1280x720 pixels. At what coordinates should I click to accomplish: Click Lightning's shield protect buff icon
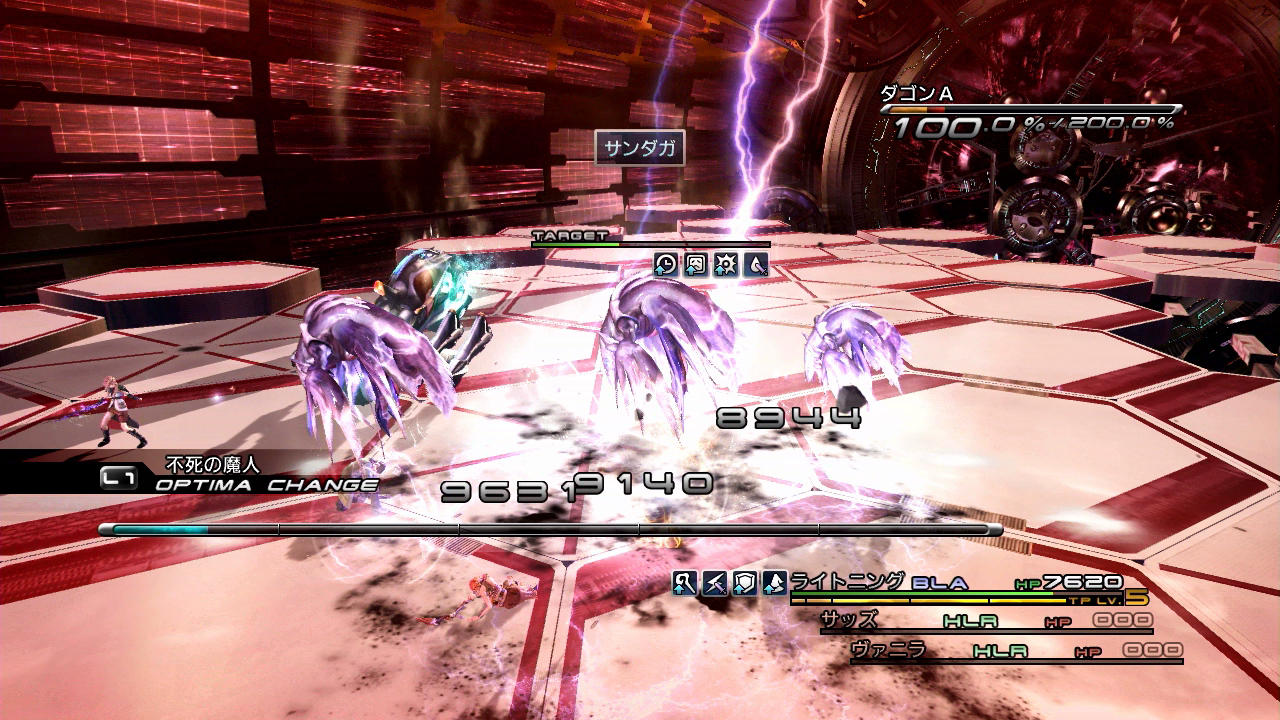[x=745, y=583]
